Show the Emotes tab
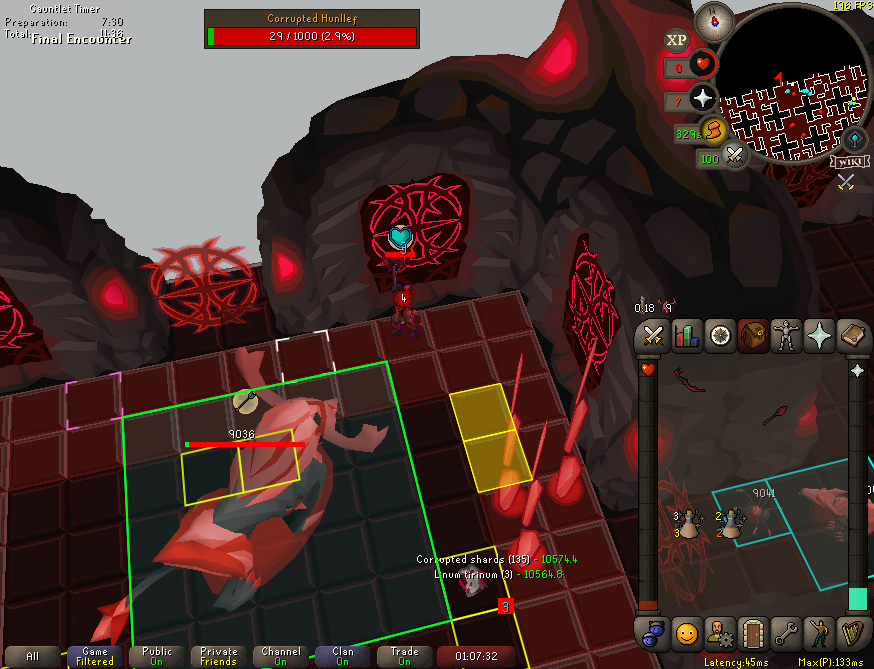The image size is (874, 669). pos(819,632)
